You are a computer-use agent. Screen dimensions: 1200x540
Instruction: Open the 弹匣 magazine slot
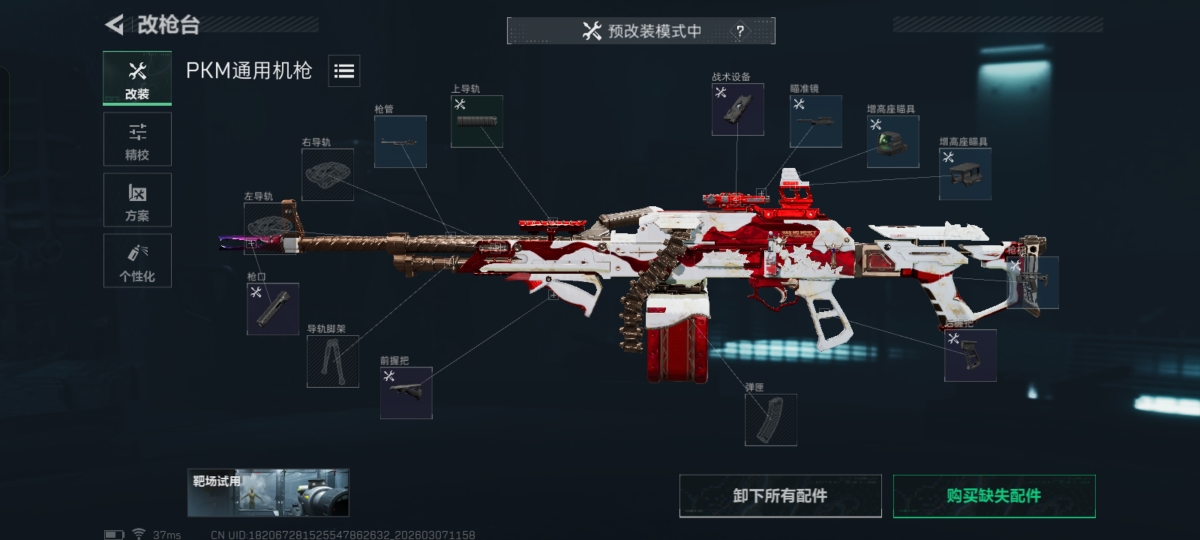(x=770, y=419)
